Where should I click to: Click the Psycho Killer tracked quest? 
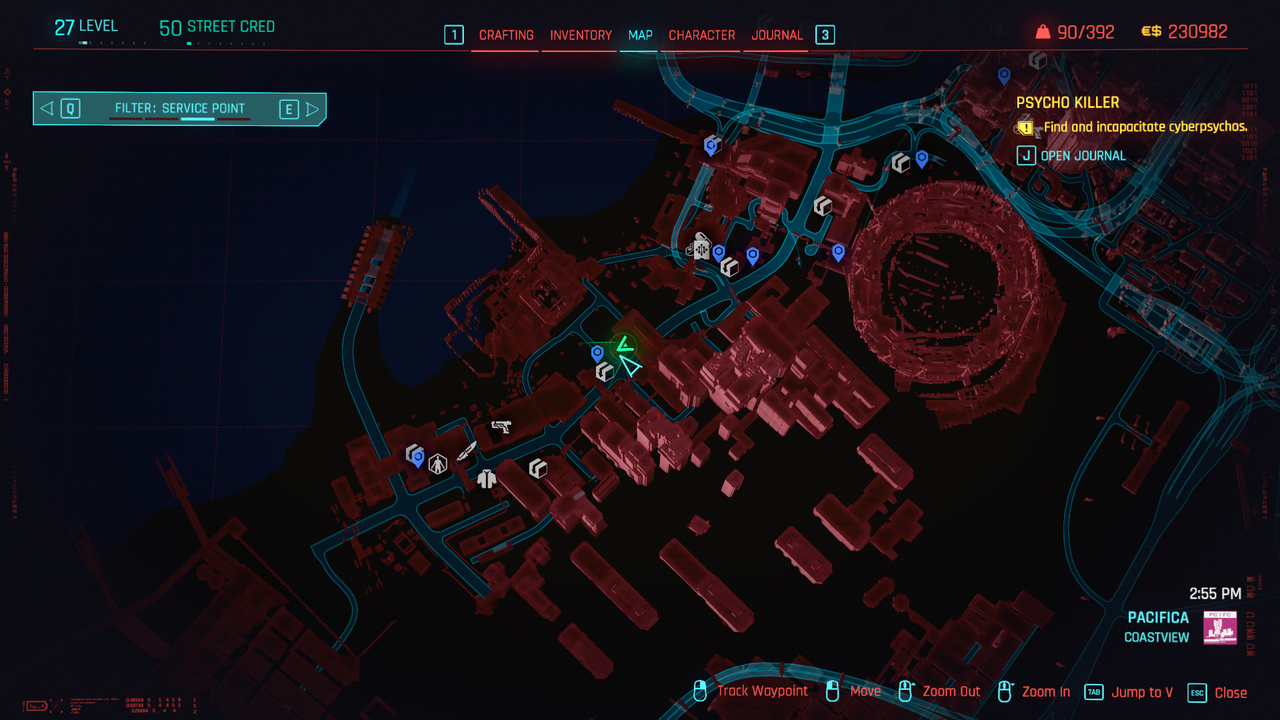tap(1067, 103)
